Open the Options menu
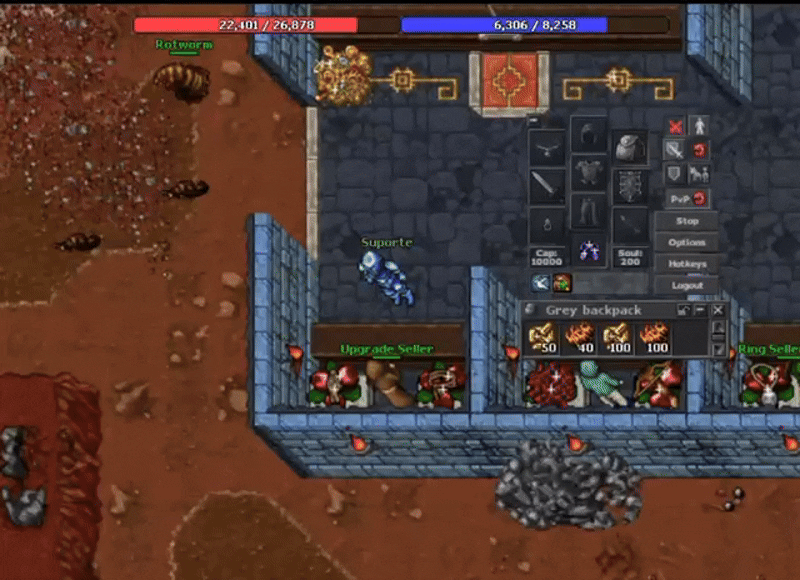 pyautogui.click(x=687, y=243)
